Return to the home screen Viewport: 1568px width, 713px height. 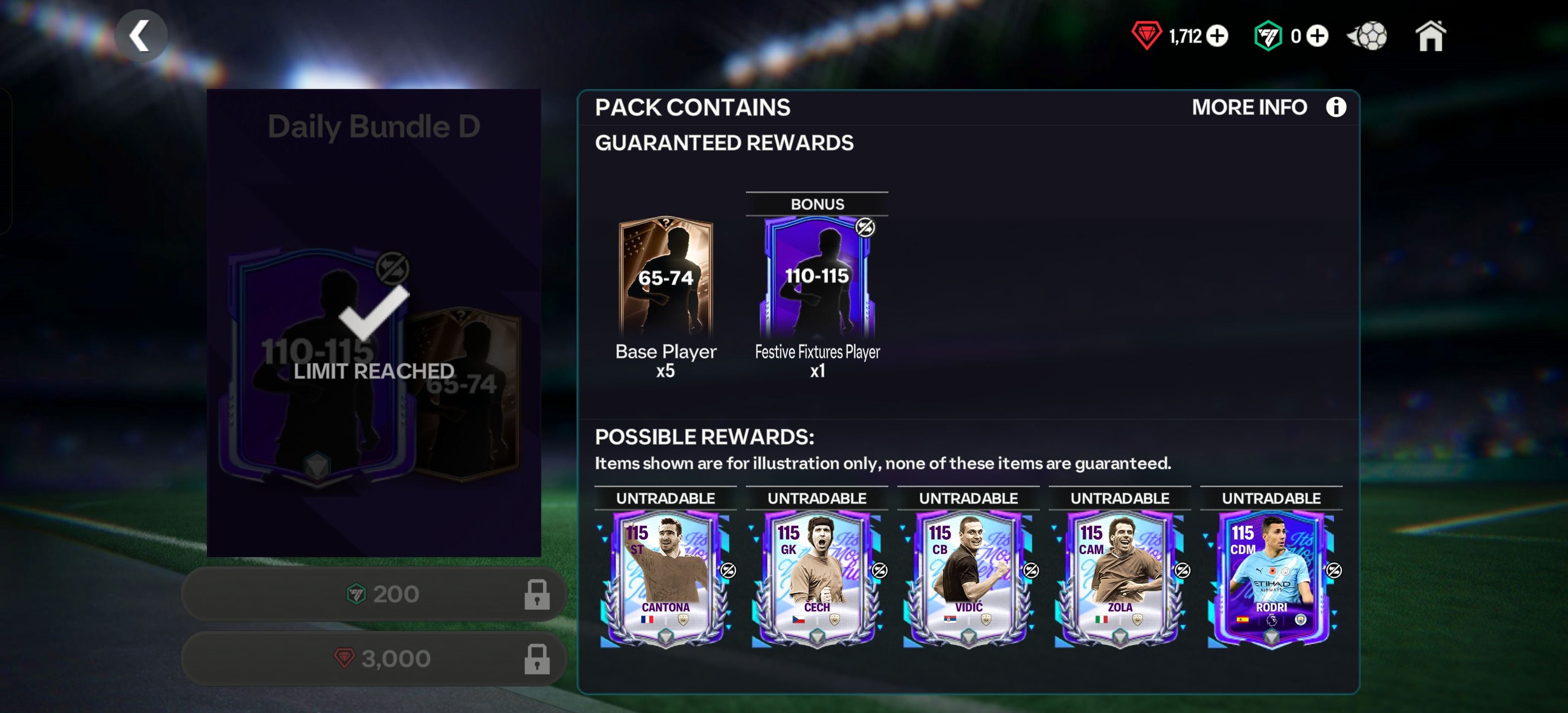click(1430, 37)
